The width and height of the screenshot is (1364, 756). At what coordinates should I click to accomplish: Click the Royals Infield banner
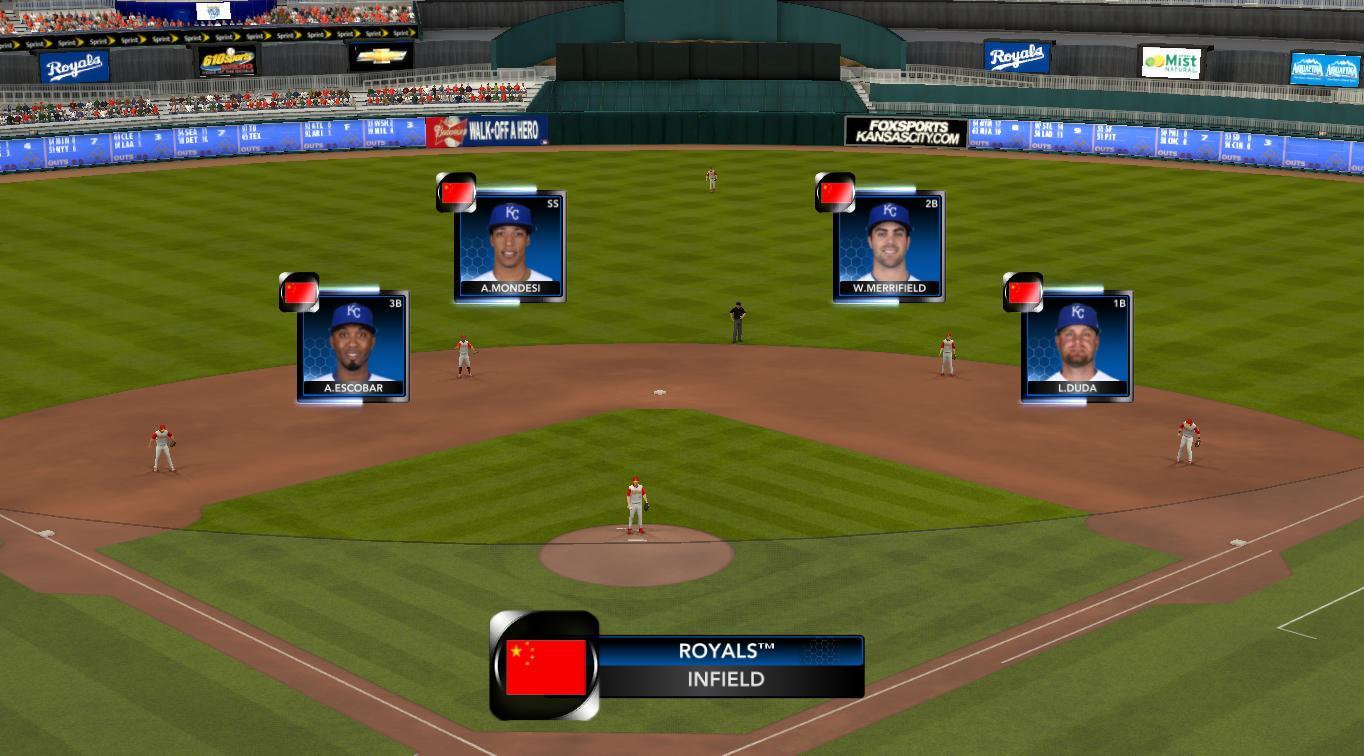[730, 666]
